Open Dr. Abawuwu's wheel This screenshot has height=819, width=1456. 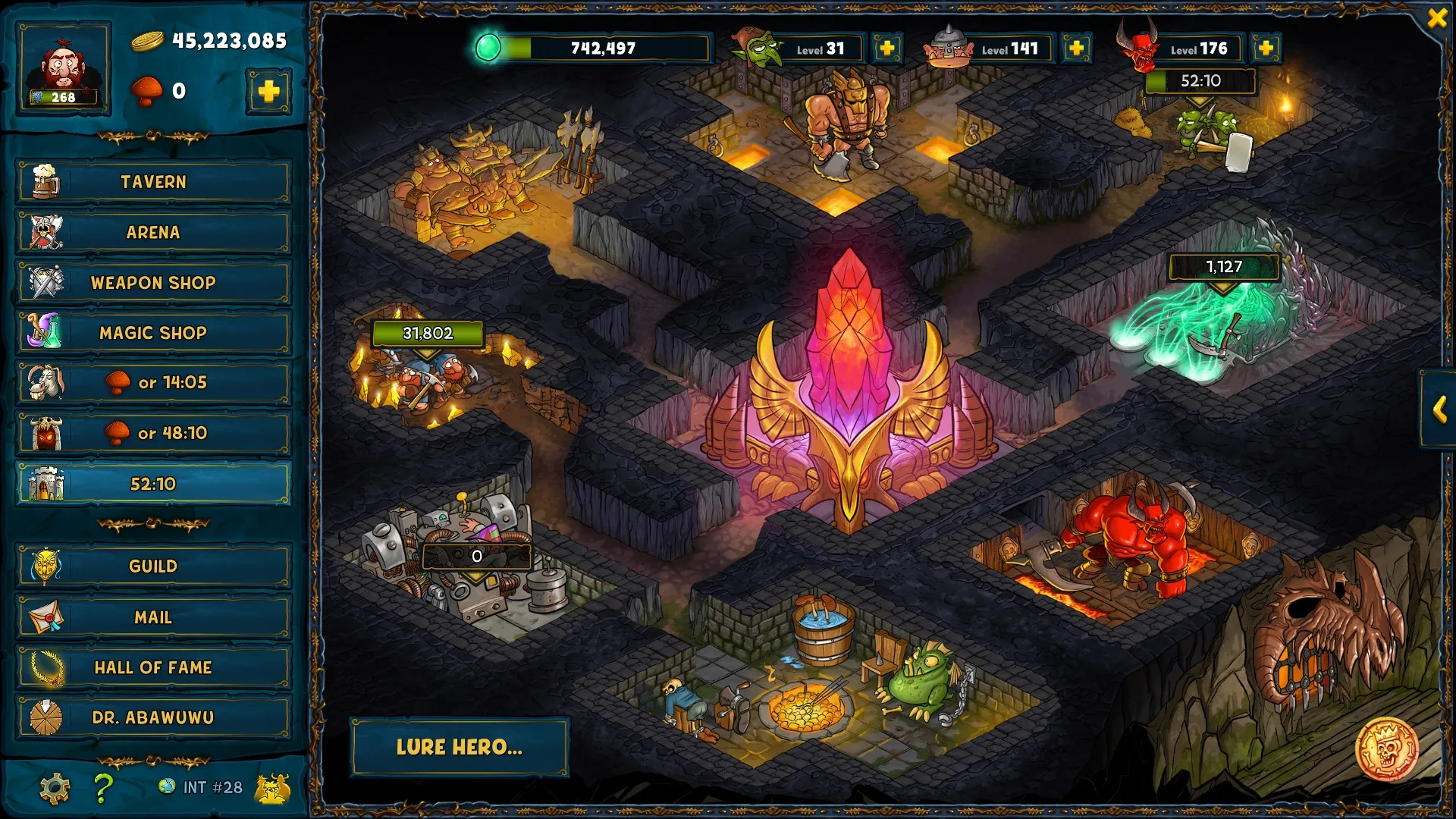coord(153,717)
